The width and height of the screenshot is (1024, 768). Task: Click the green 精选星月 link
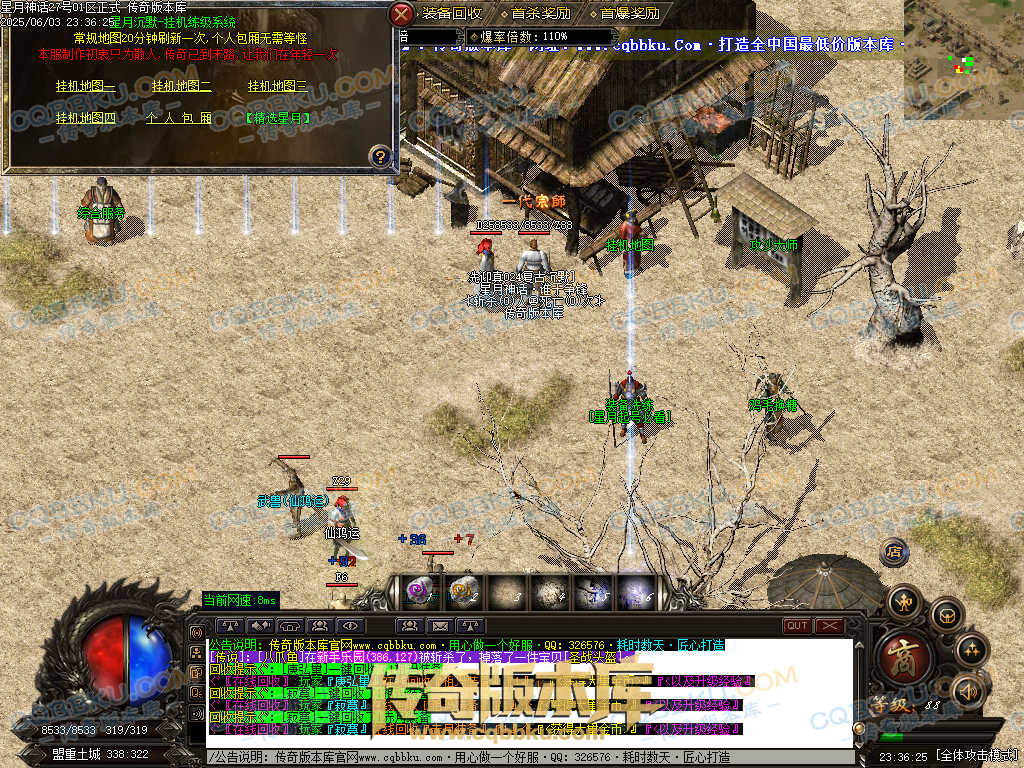[x=277, y=118]
